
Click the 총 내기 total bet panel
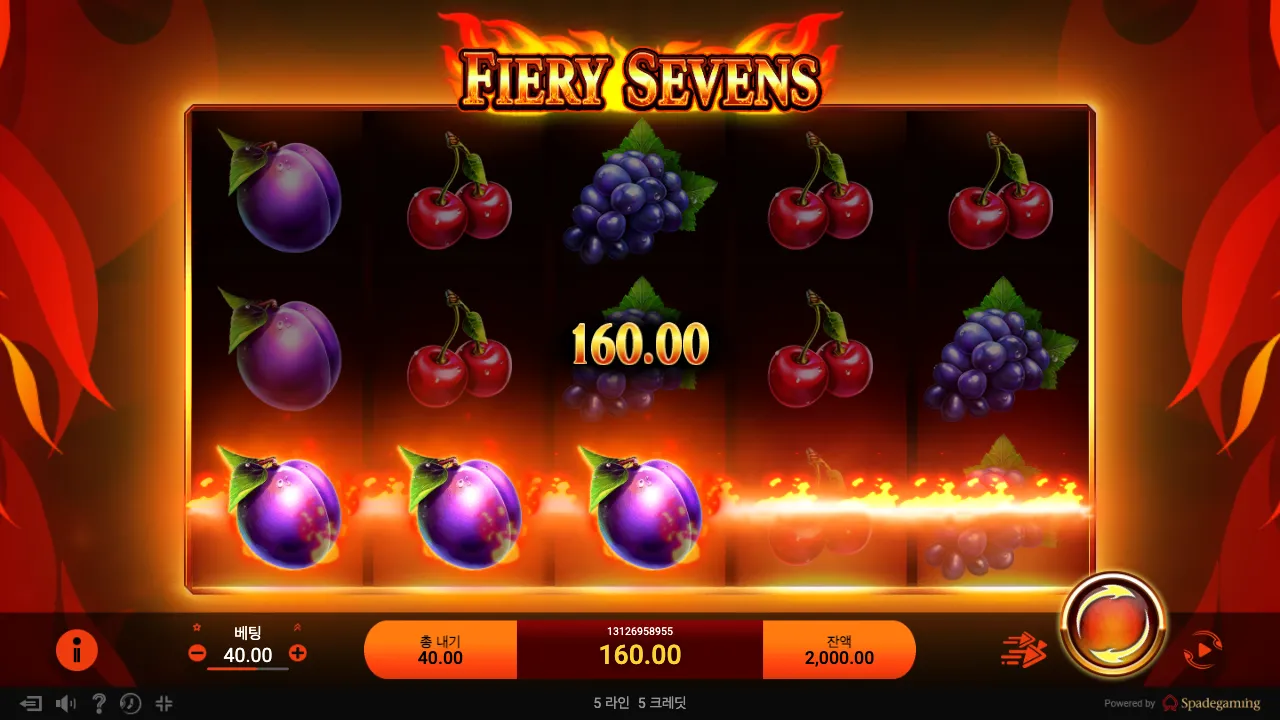pos(441,649)
